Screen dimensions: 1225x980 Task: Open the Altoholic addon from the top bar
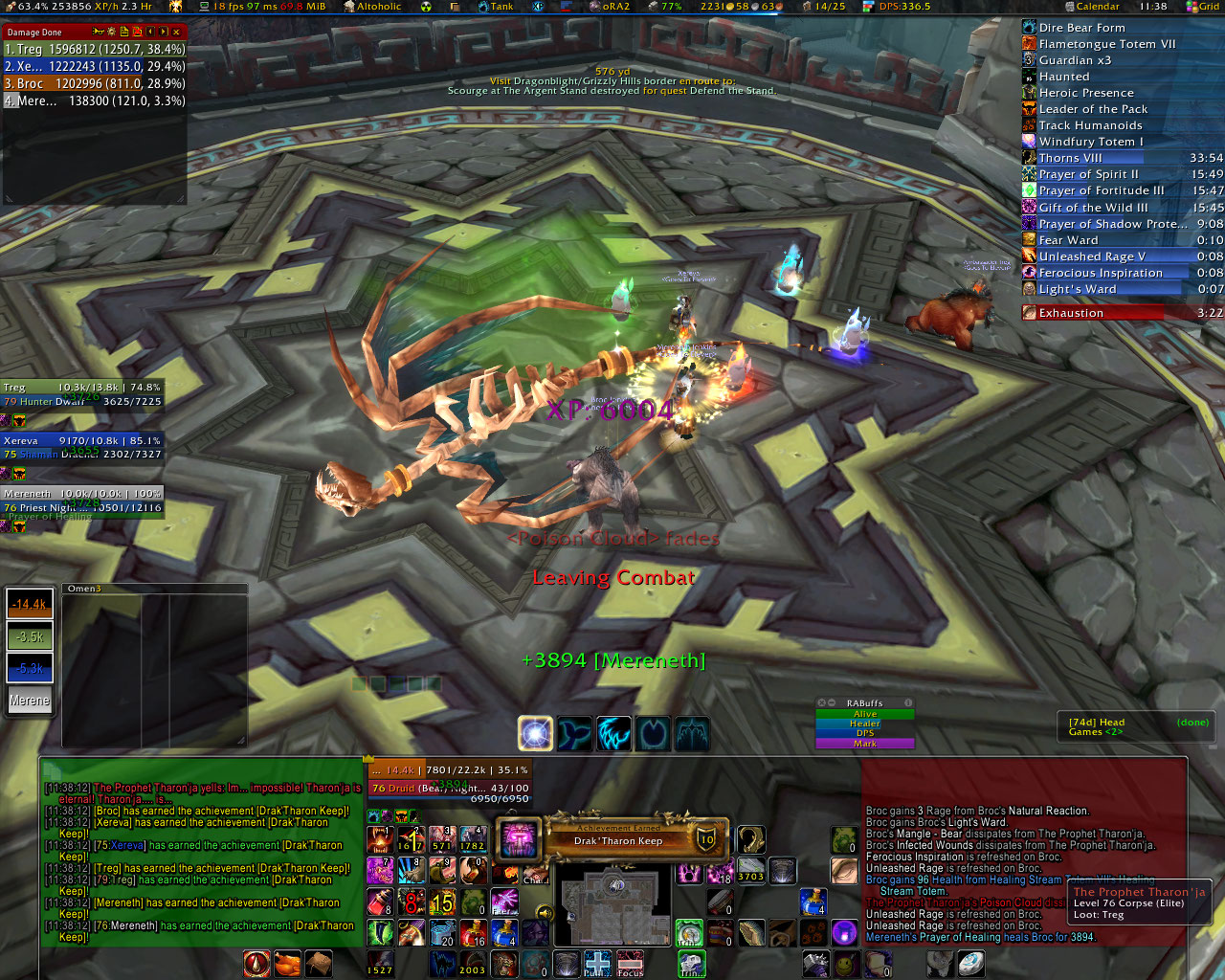(379, 6)
